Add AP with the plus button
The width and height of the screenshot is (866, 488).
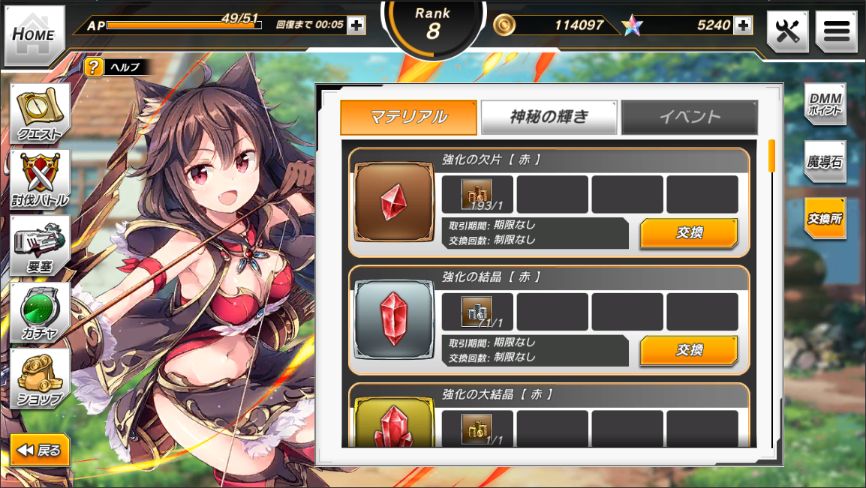coord(356,25)
